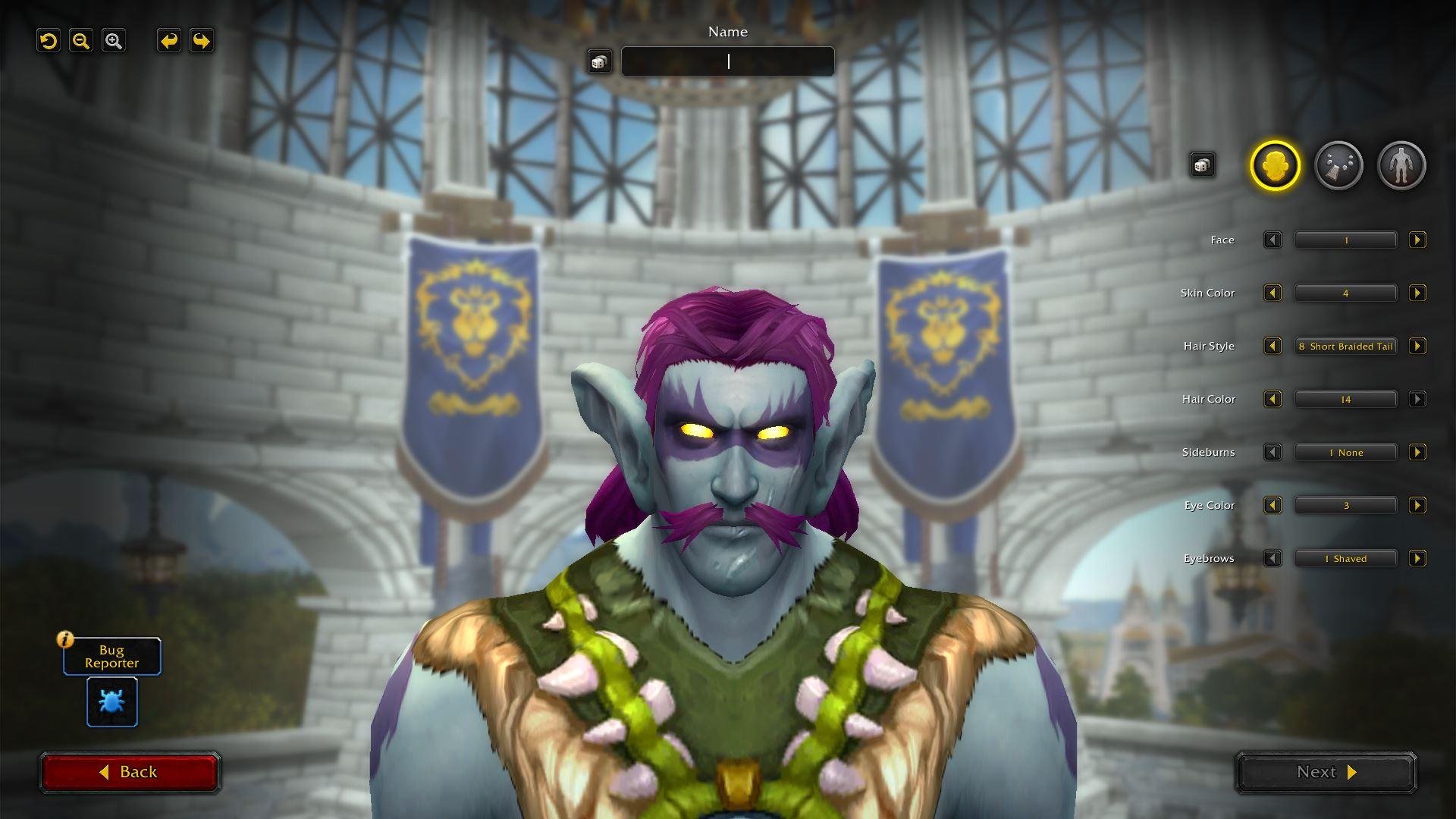The height and width of the screenshot is (819, 1456).
Task: Open the Eyebrows option labeled Shaved
Action: click(x=1346, y=558)
